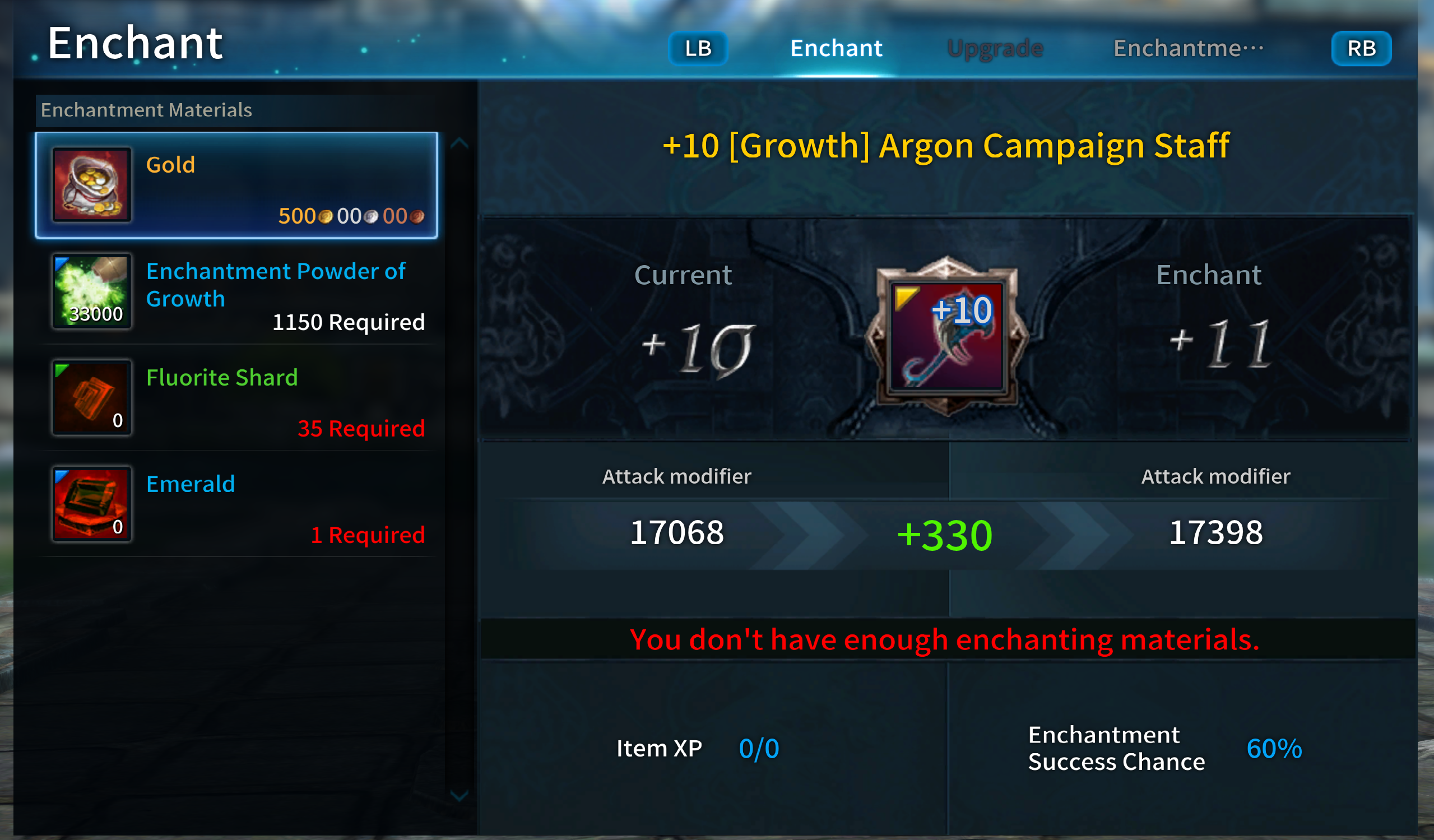Click the Emerald material icon
This screenshot has height=840, width=1434.
(x=91, y=504)
